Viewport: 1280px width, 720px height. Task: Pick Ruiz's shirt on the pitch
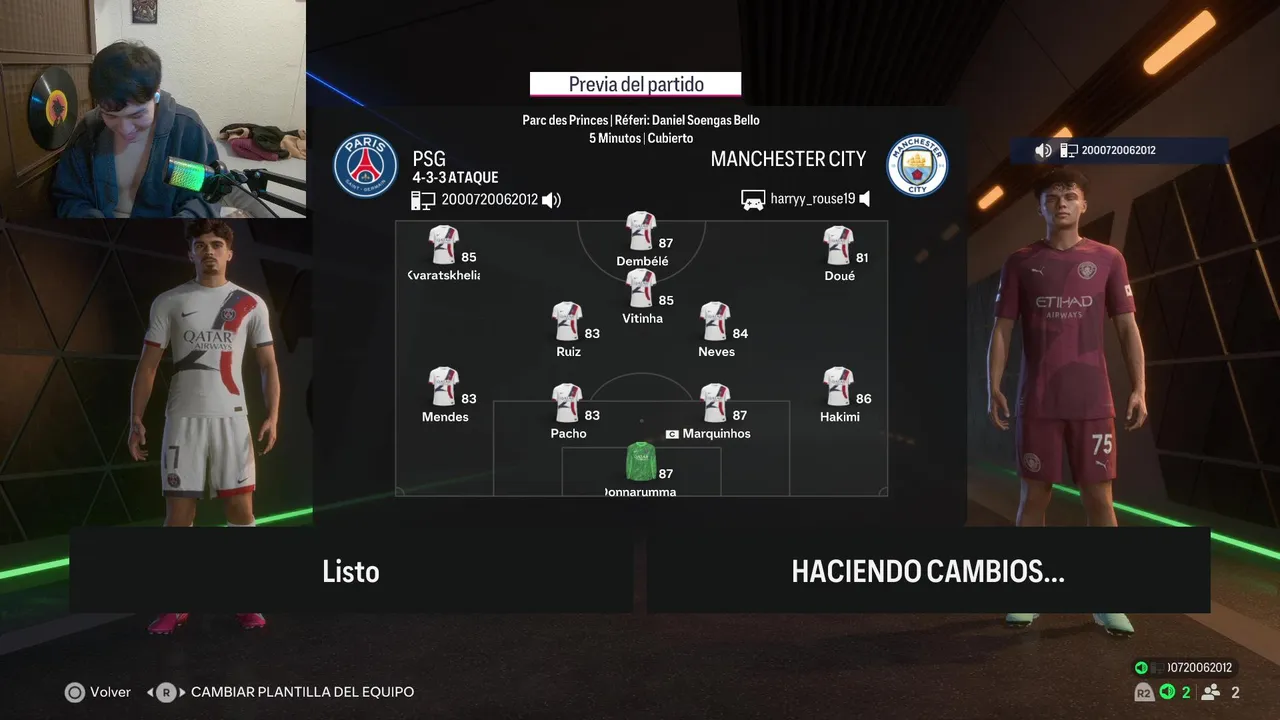point(567,321)
